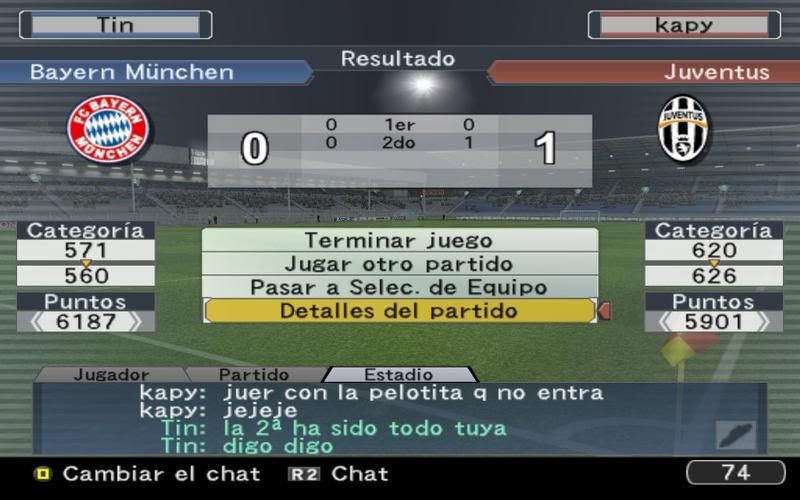
Task: Choose Jugar otro partido
Action: tap(399, 264)
